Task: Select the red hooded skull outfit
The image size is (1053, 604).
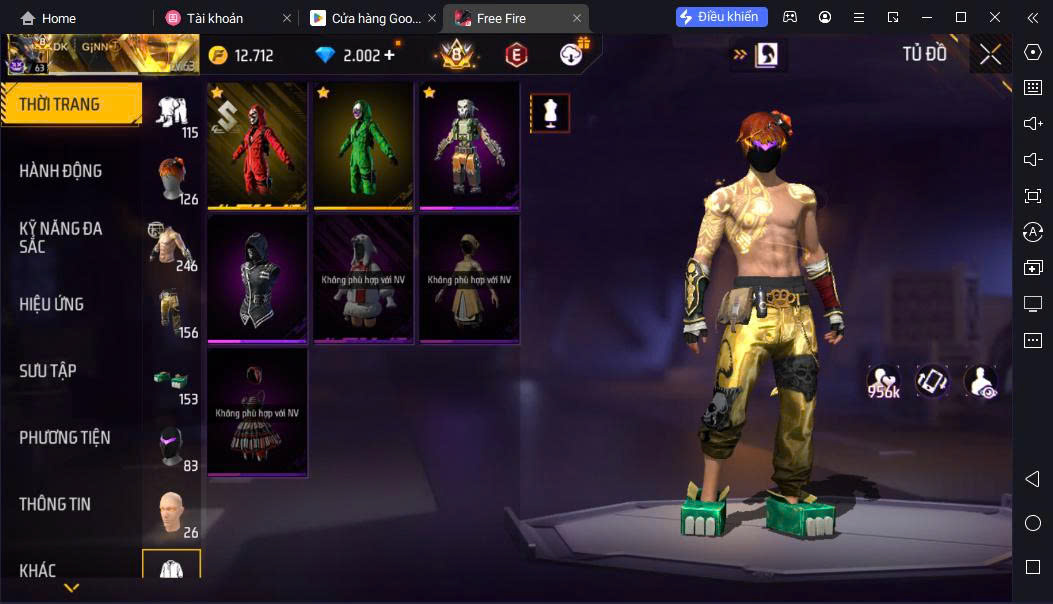Action: 257,145
